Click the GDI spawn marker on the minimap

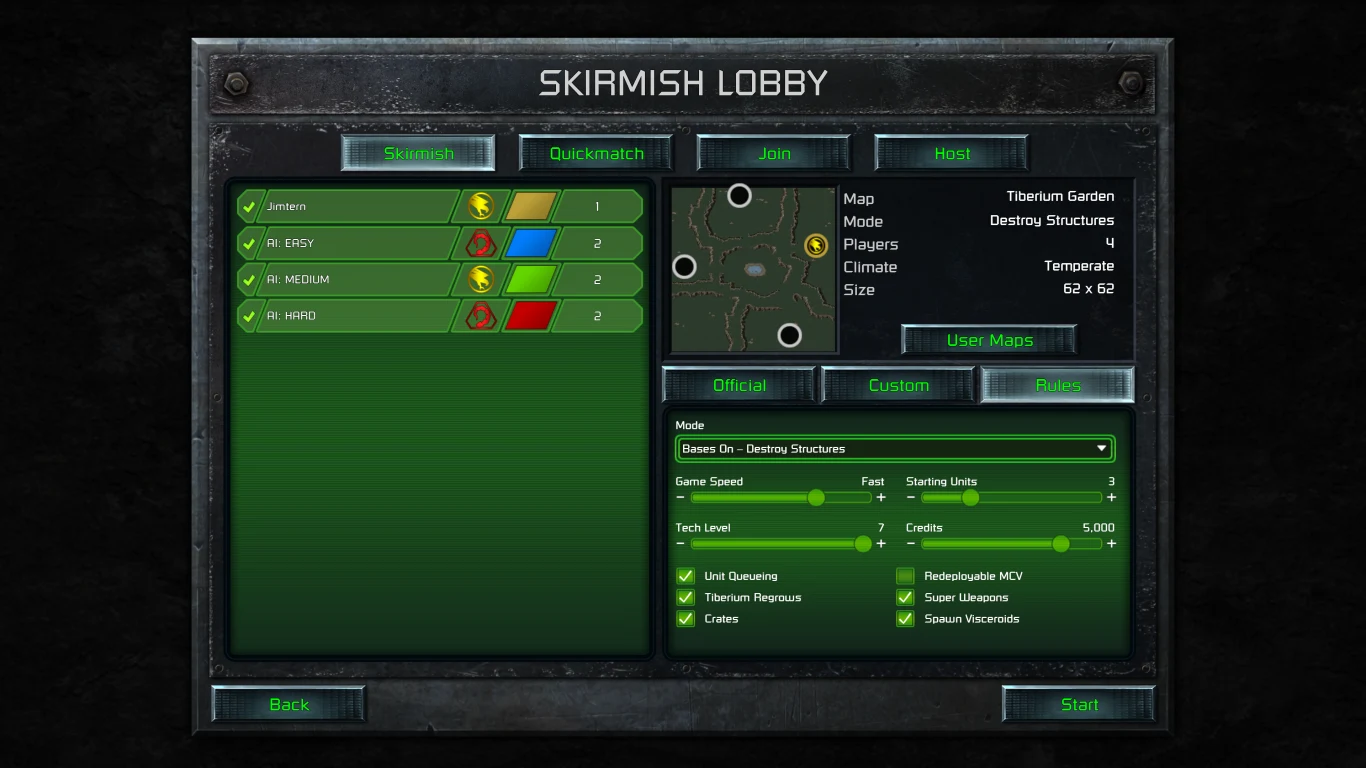[812, 243]
